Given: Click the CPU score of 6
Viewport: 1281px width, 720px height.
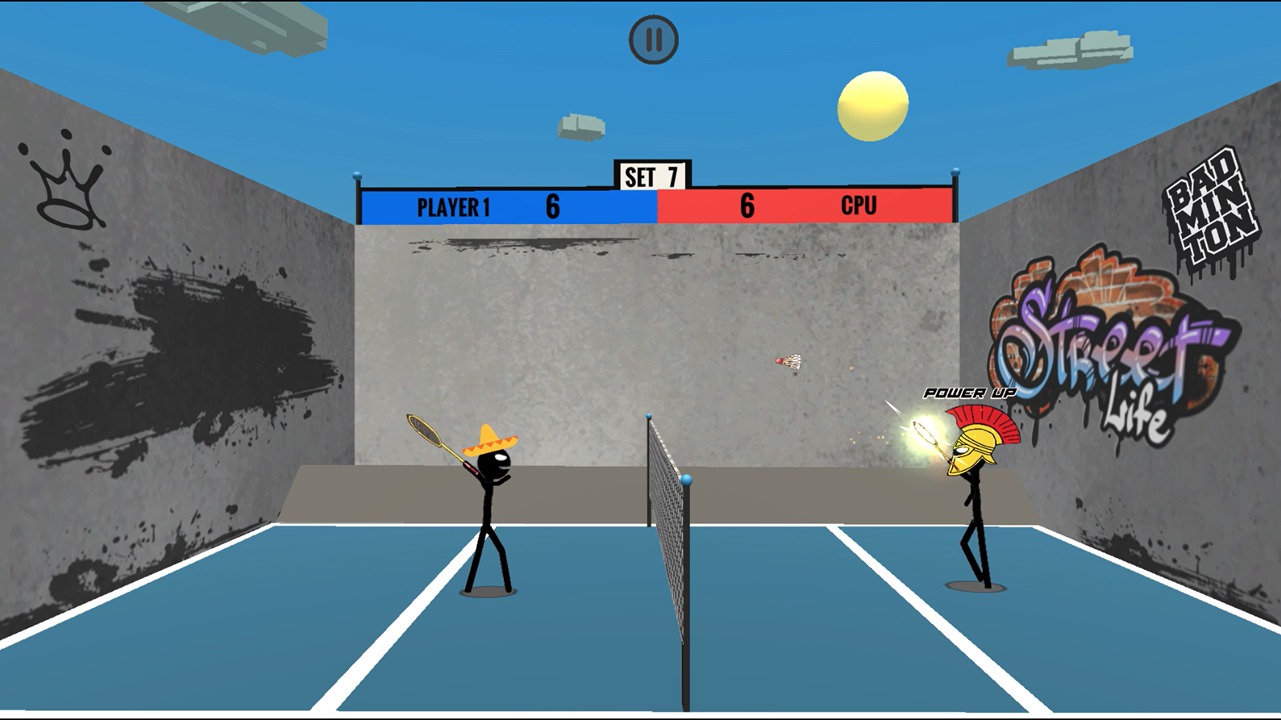Looking at the screenshot, I should [x=746, y=207].
